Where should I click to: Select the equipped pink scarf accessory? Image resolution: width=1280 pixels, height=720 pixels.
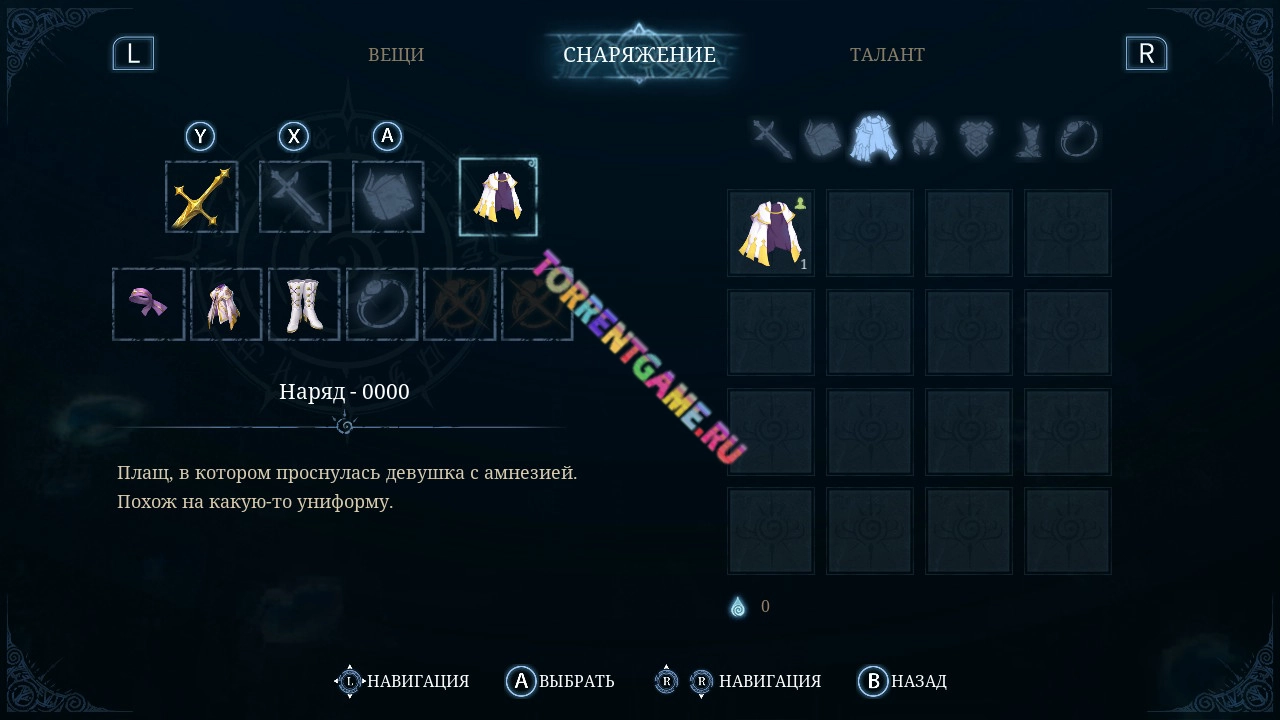pyautogui.click(x=148, y=303)
